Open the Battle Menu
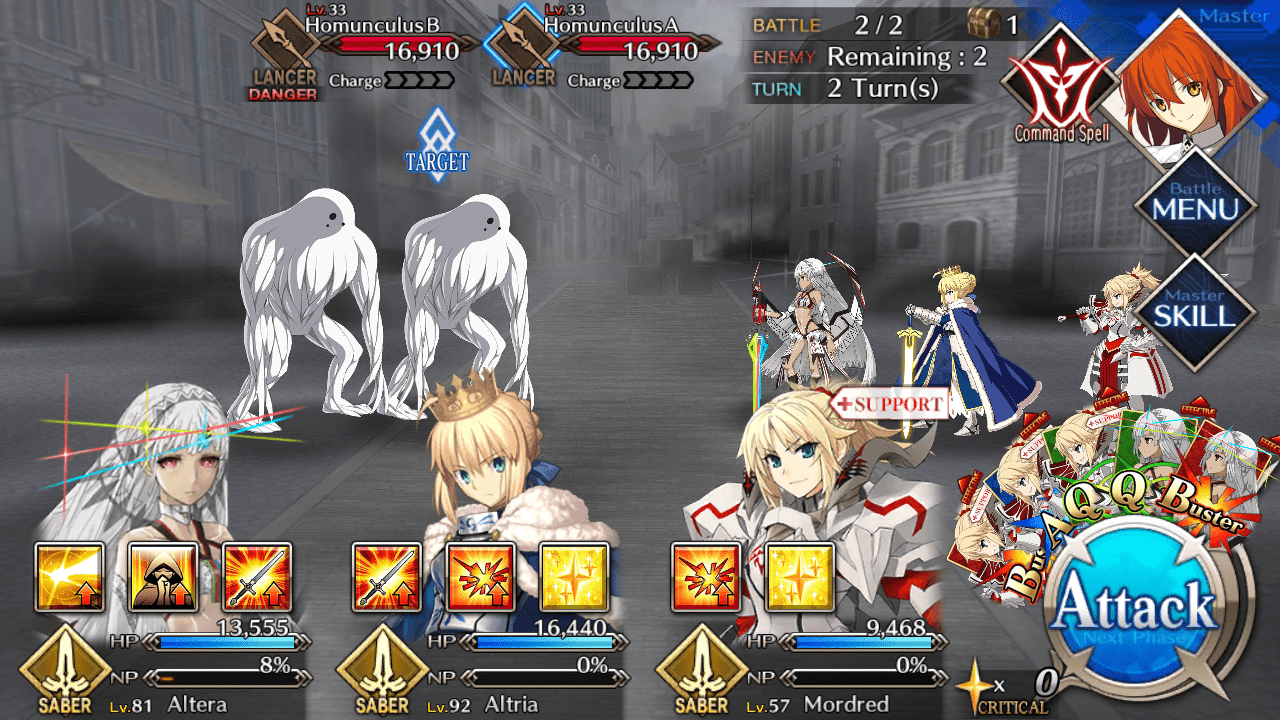 pyautogui.click(x=1195, y=204)
